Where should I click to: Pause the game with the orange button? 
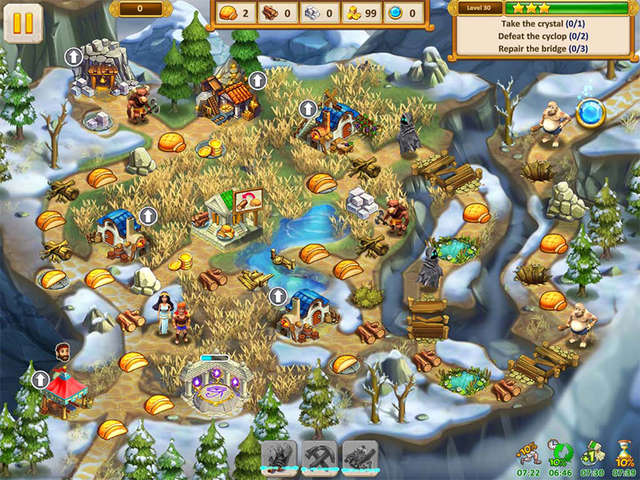pos(23,23)
